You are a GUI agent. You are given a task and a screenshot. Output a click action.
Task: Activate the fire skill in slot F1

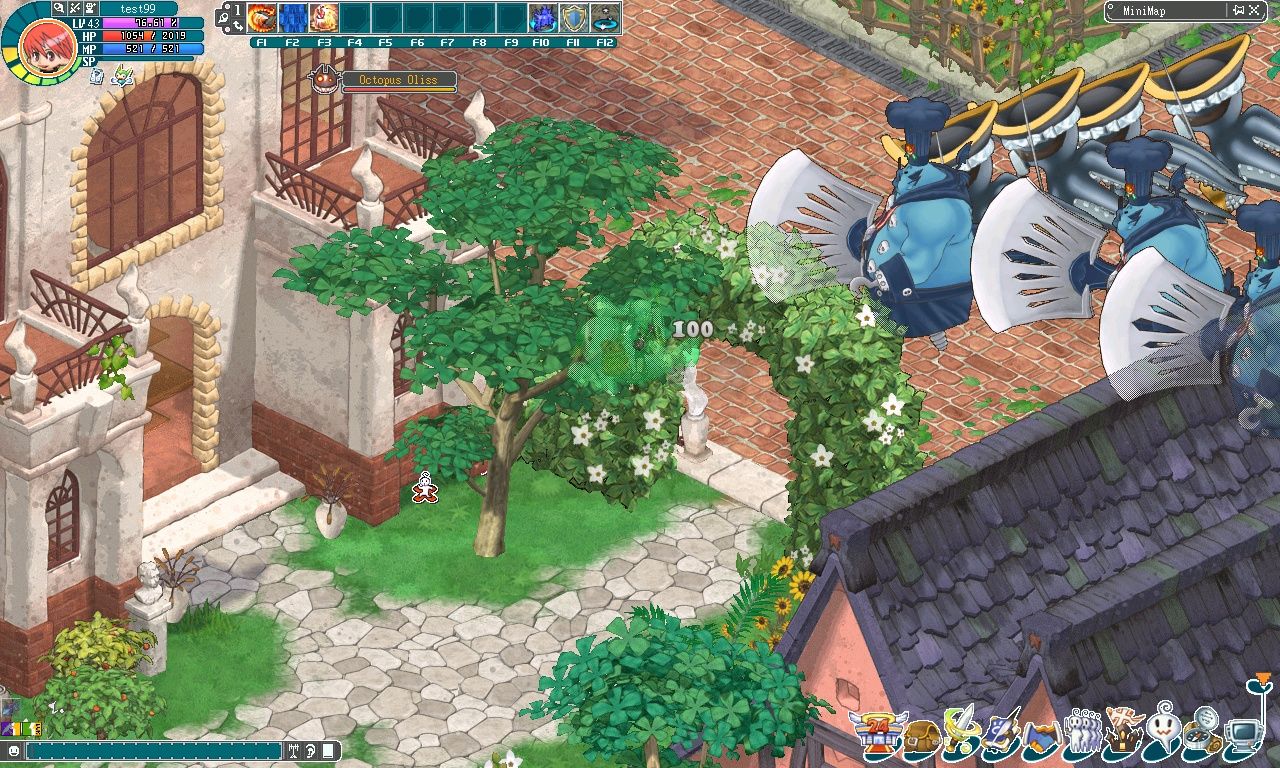tap(262, 15)
